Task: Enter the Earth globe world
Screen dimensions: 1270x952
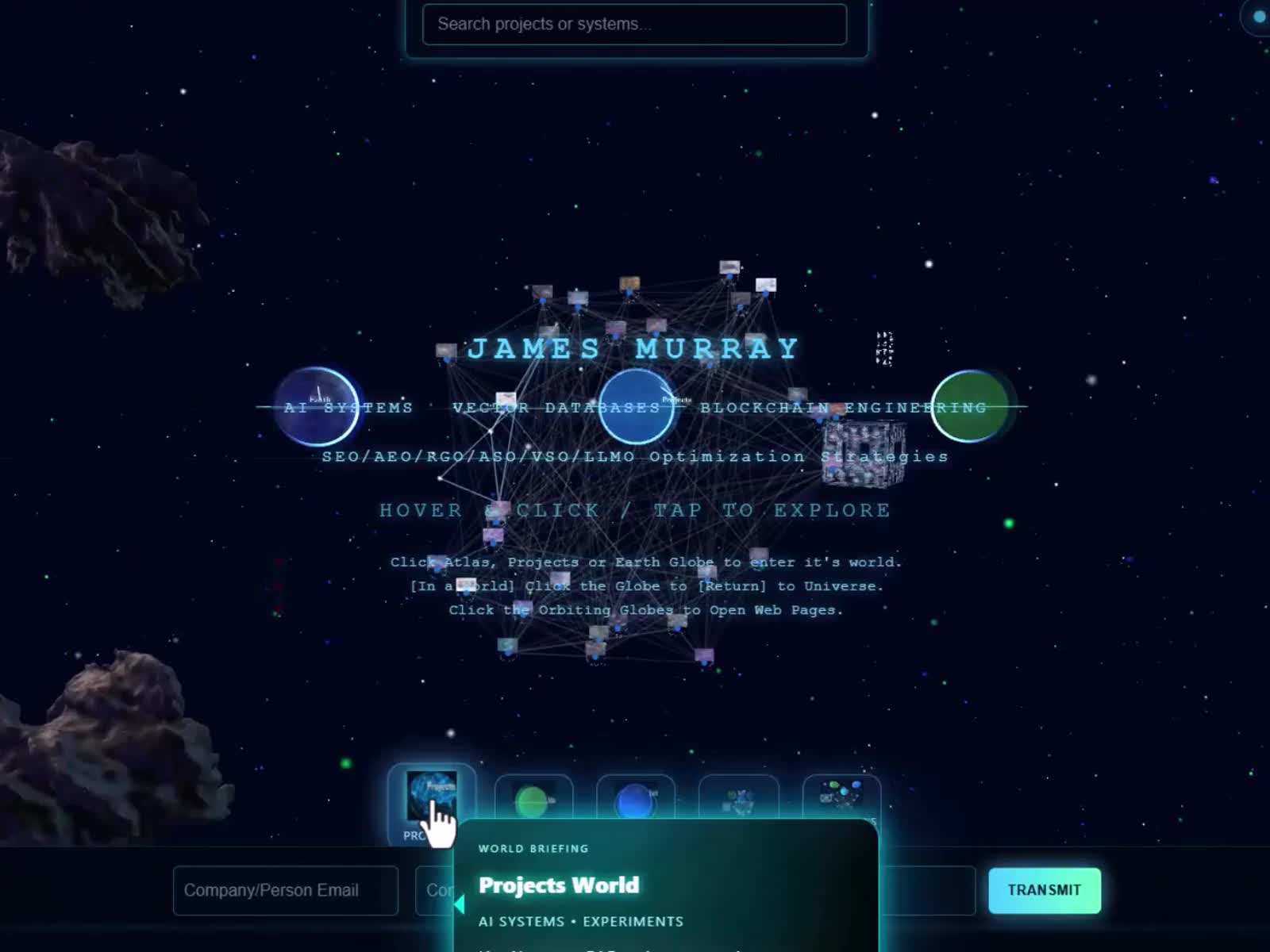Action: (317, 406)
